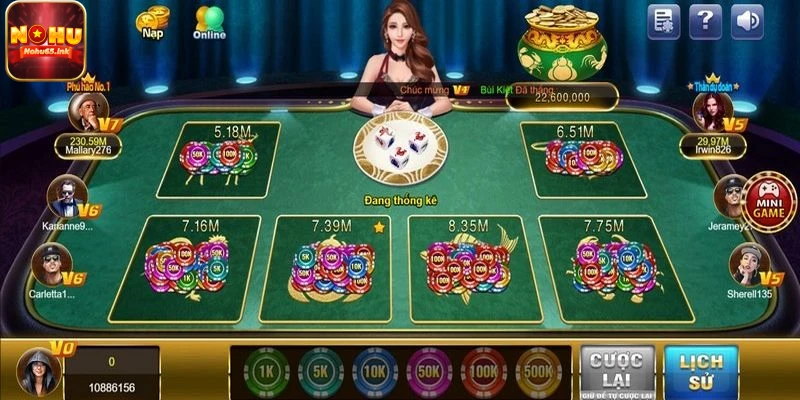Open the Nạp deposit coins icon

click(x=153, y=21)
